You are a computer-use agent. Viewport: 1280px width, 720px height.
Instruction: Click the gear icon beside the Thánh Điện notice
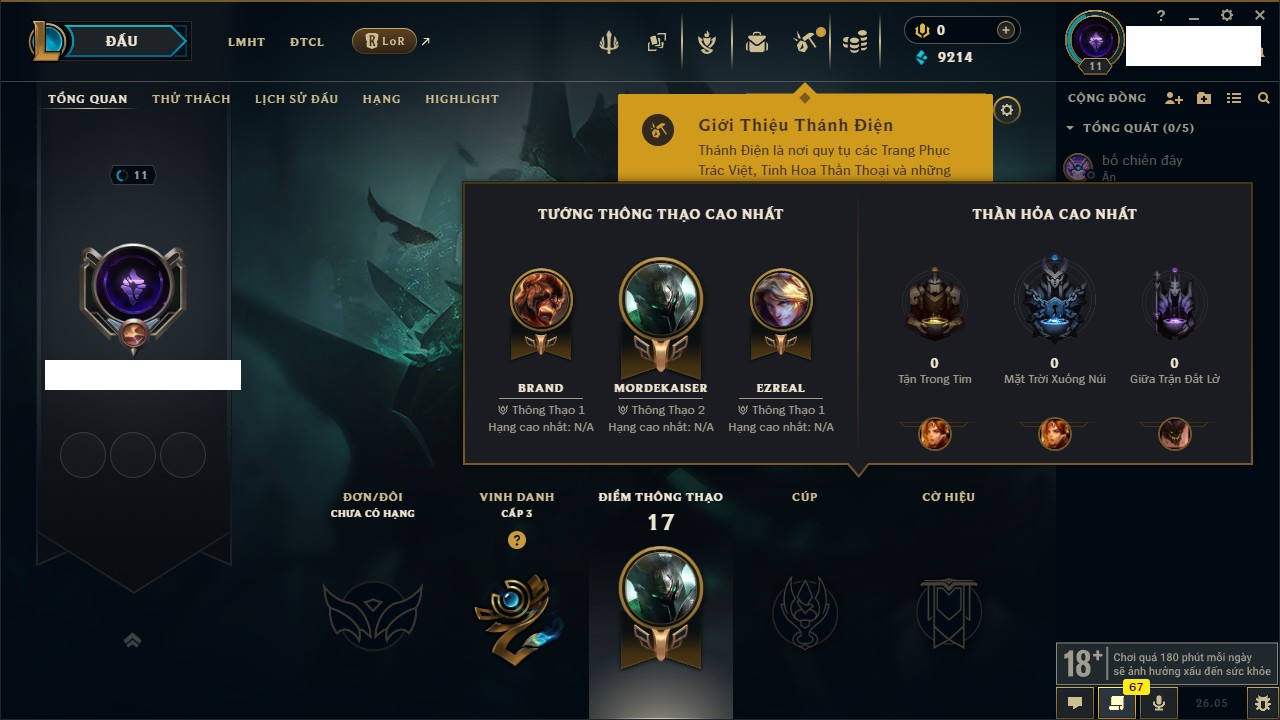coord(1007,110)
